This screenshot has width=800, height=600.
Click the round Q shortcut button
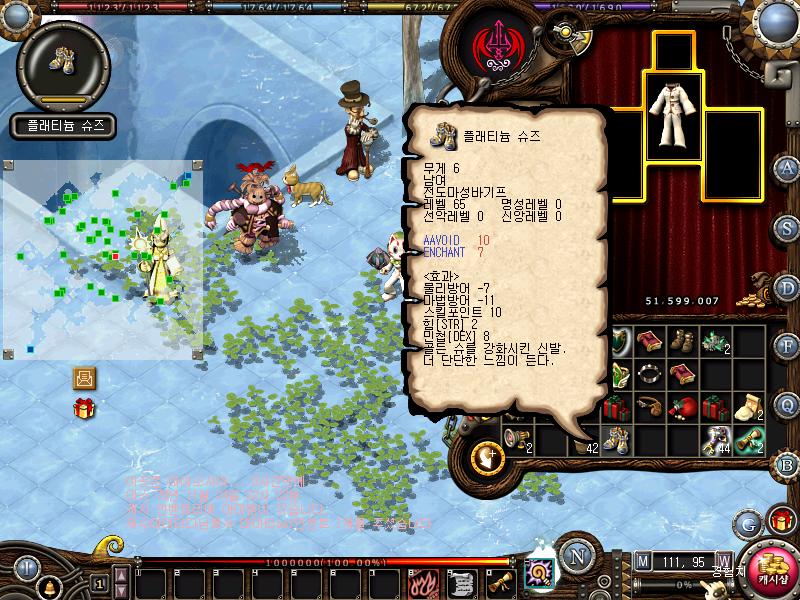click(787, 405)
